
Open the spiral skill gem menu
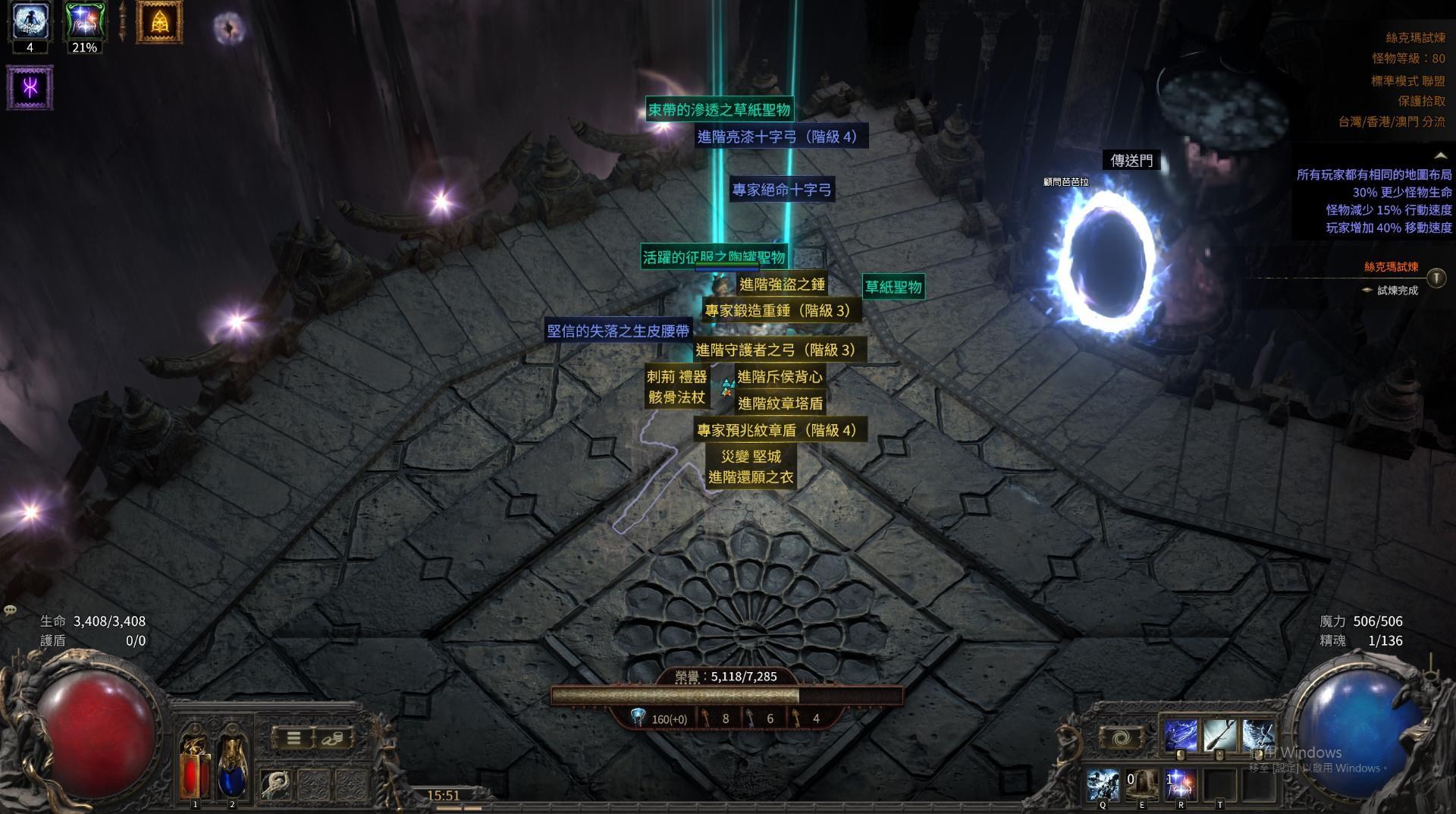click(x=1121, y=738)
